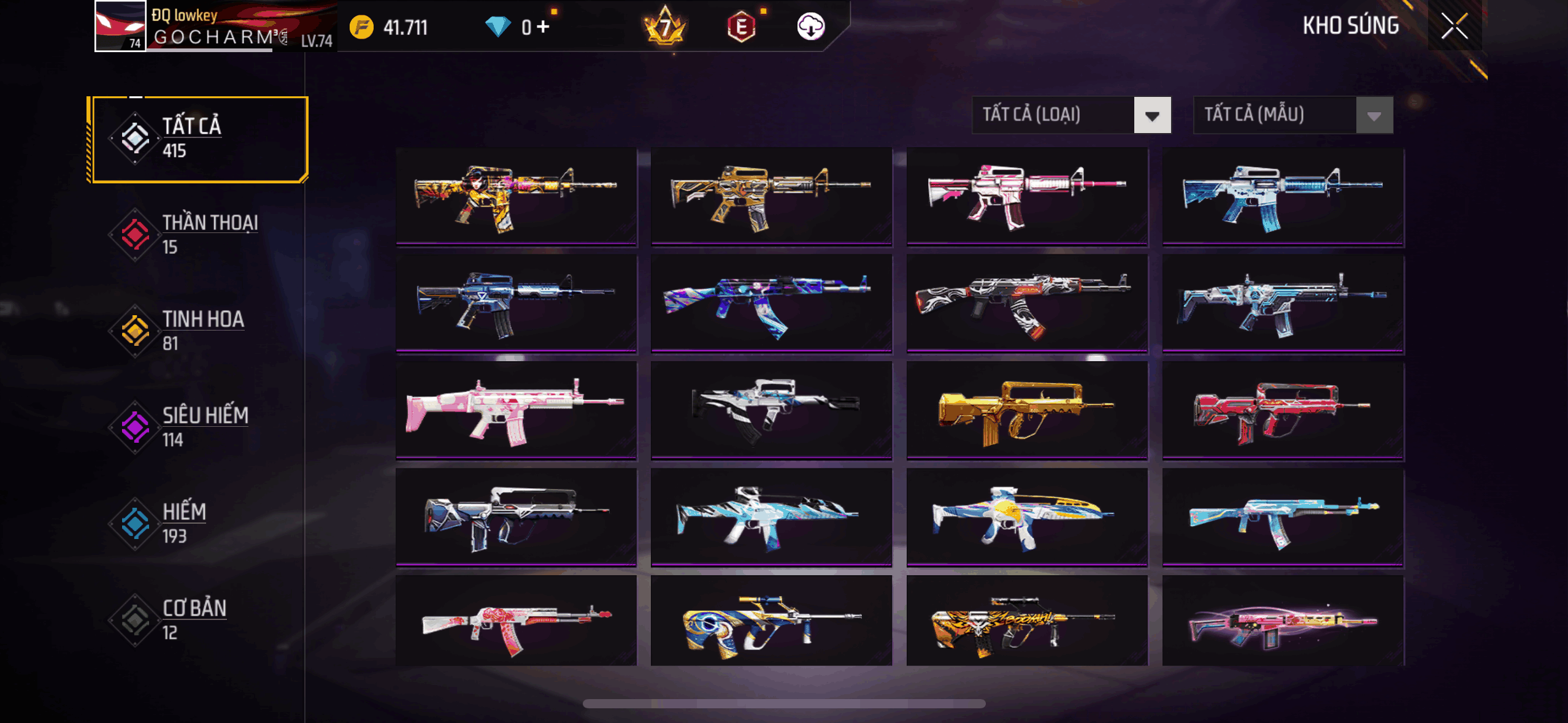Viewport: 1568px width, 723px height.
Task: Select the pink and white SCAR skin
Action: click(516, 409)
